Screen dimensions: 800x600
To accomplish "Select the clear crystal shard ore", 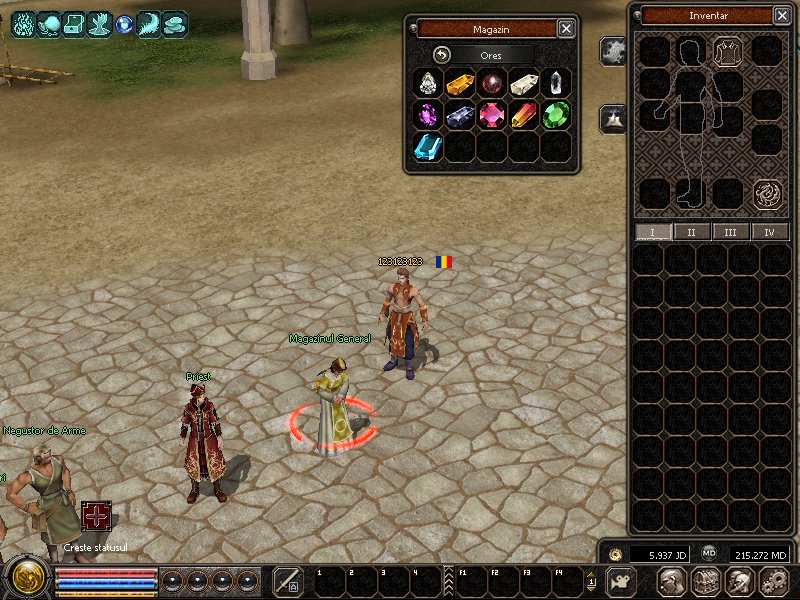I will pyautogui.click(x=556, y=83).
